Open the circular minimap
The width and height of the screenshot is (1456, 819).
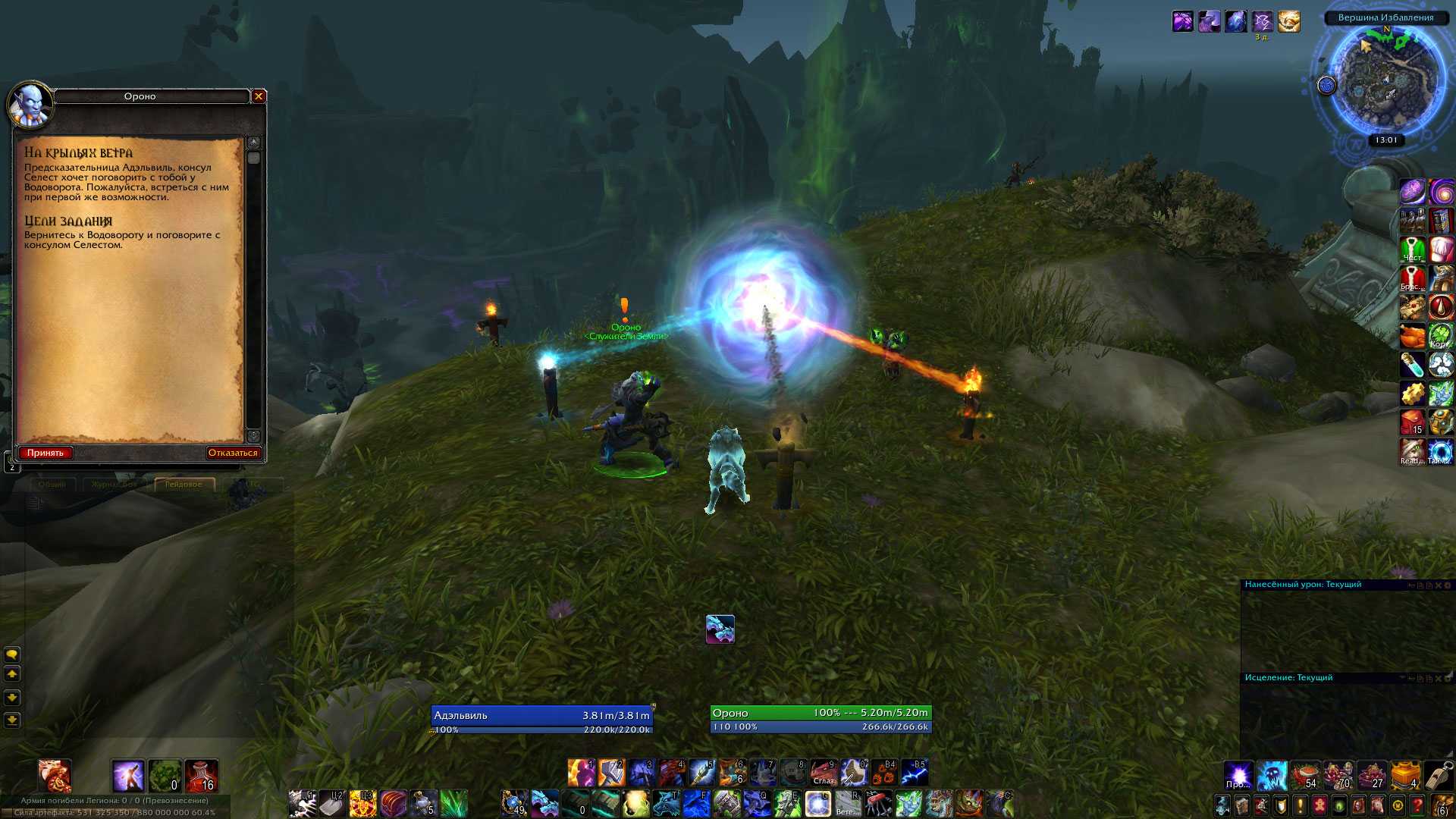point(1385,80)
